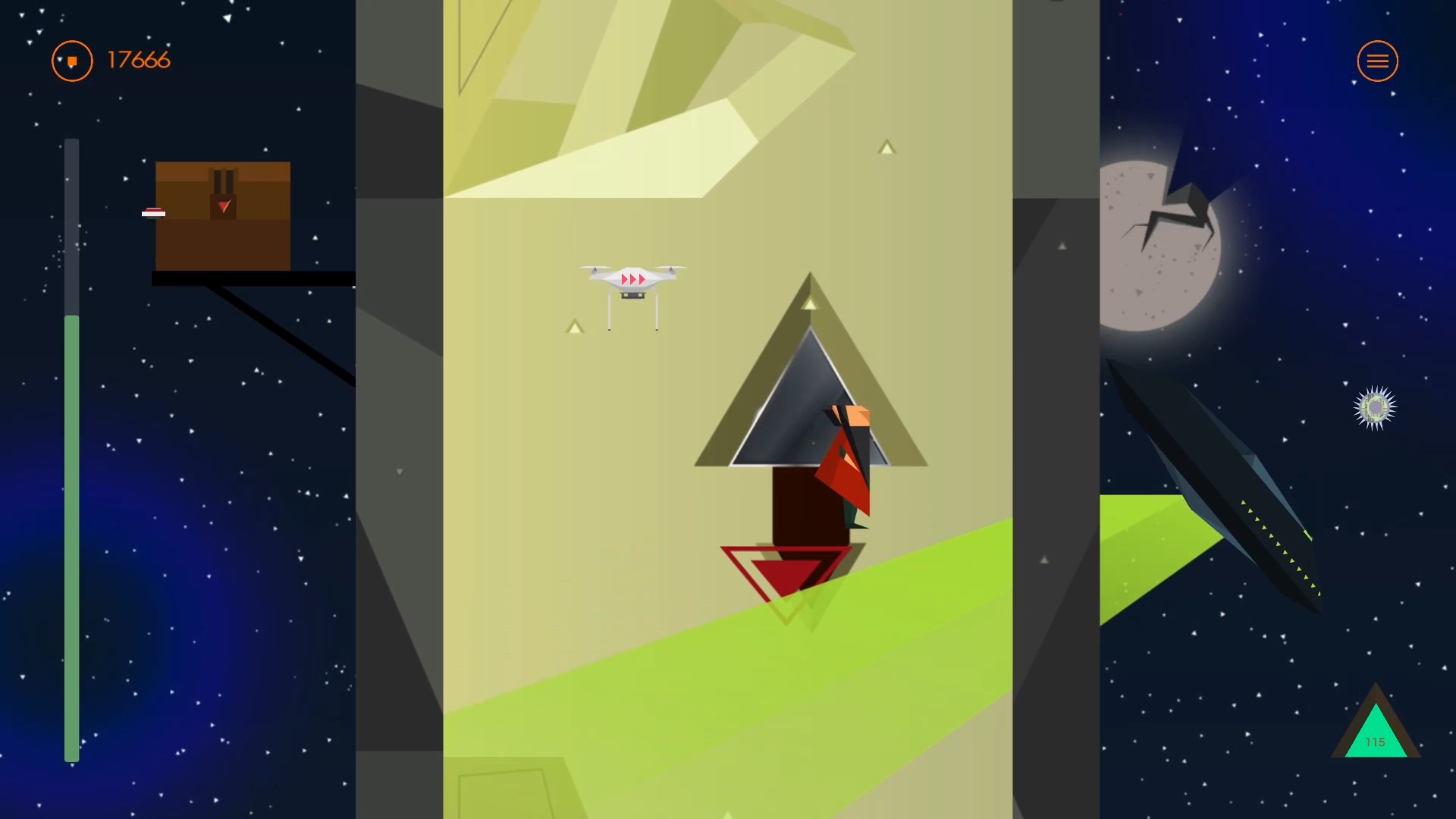Open the hamburger menu at top right
Image resolution: width=1456 pixels, height=819 pixels.
click(x=1378, y=61)
